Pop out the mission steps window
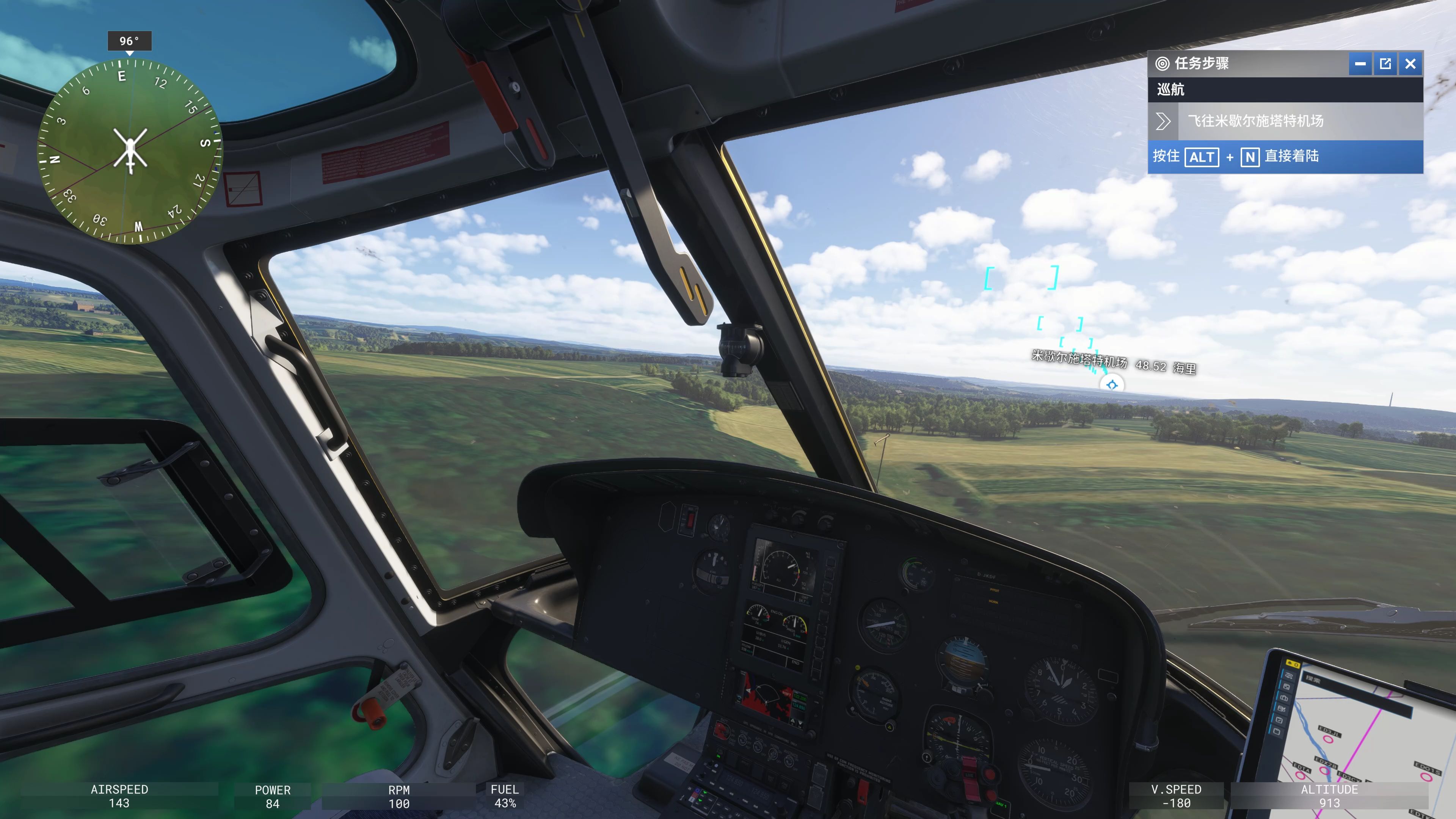The image size is (1456, 819). point(1385,64)
